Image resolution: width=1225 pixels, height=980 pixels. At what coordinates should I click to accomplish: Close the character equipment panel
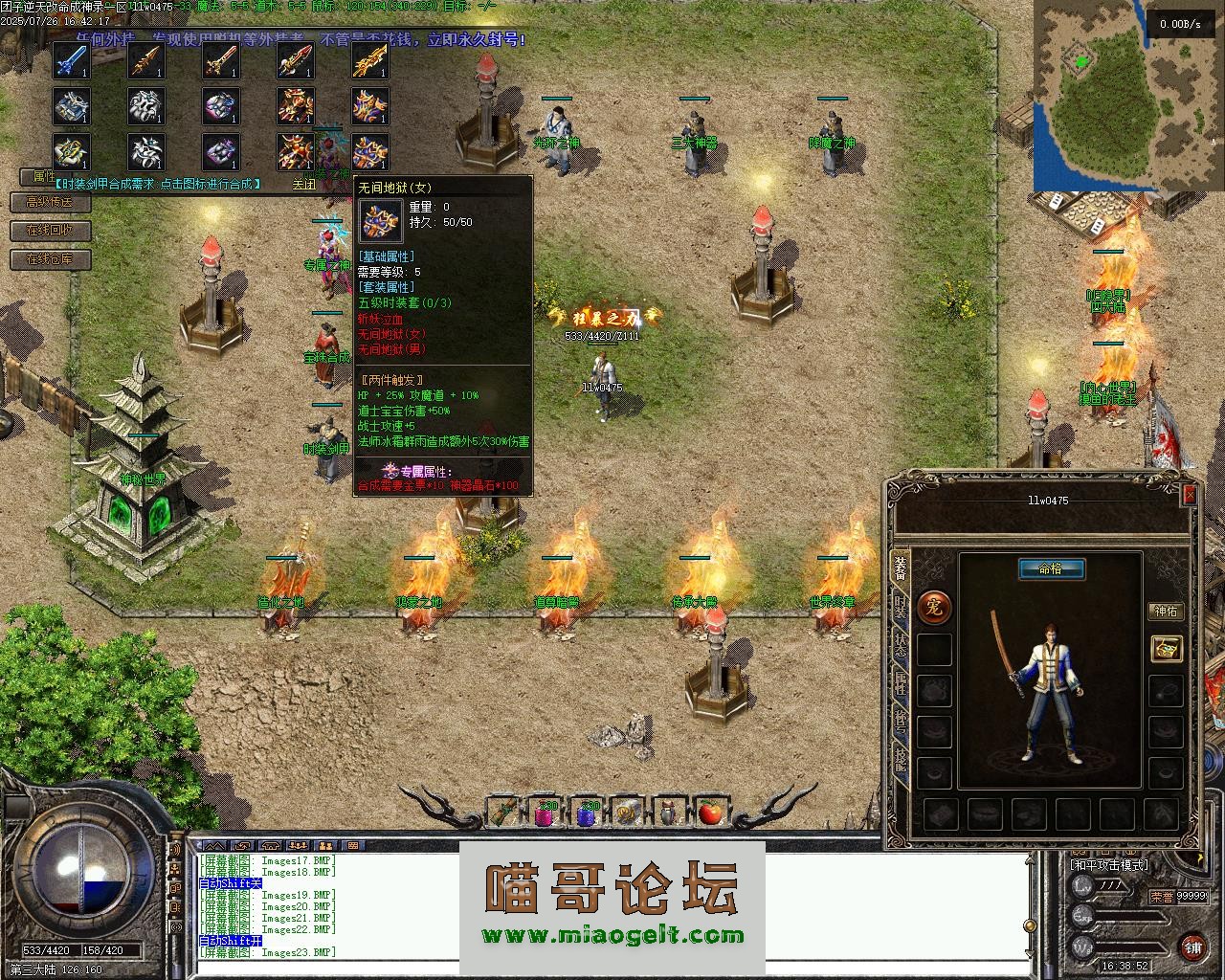coord(1190,494)
